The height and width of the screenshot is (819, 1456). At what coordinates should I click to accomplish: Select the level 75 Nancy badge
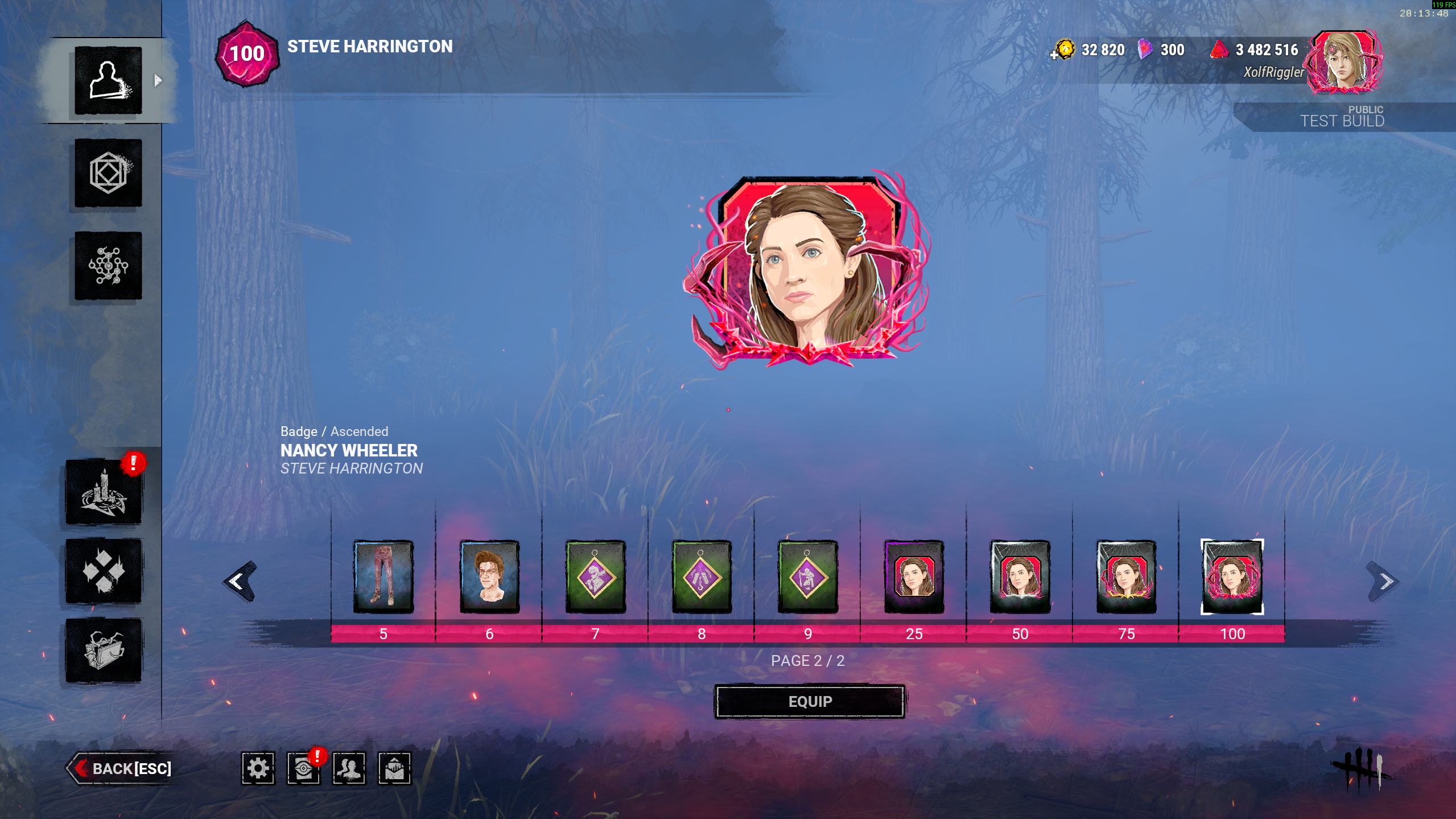click(x=1126, y=576)
